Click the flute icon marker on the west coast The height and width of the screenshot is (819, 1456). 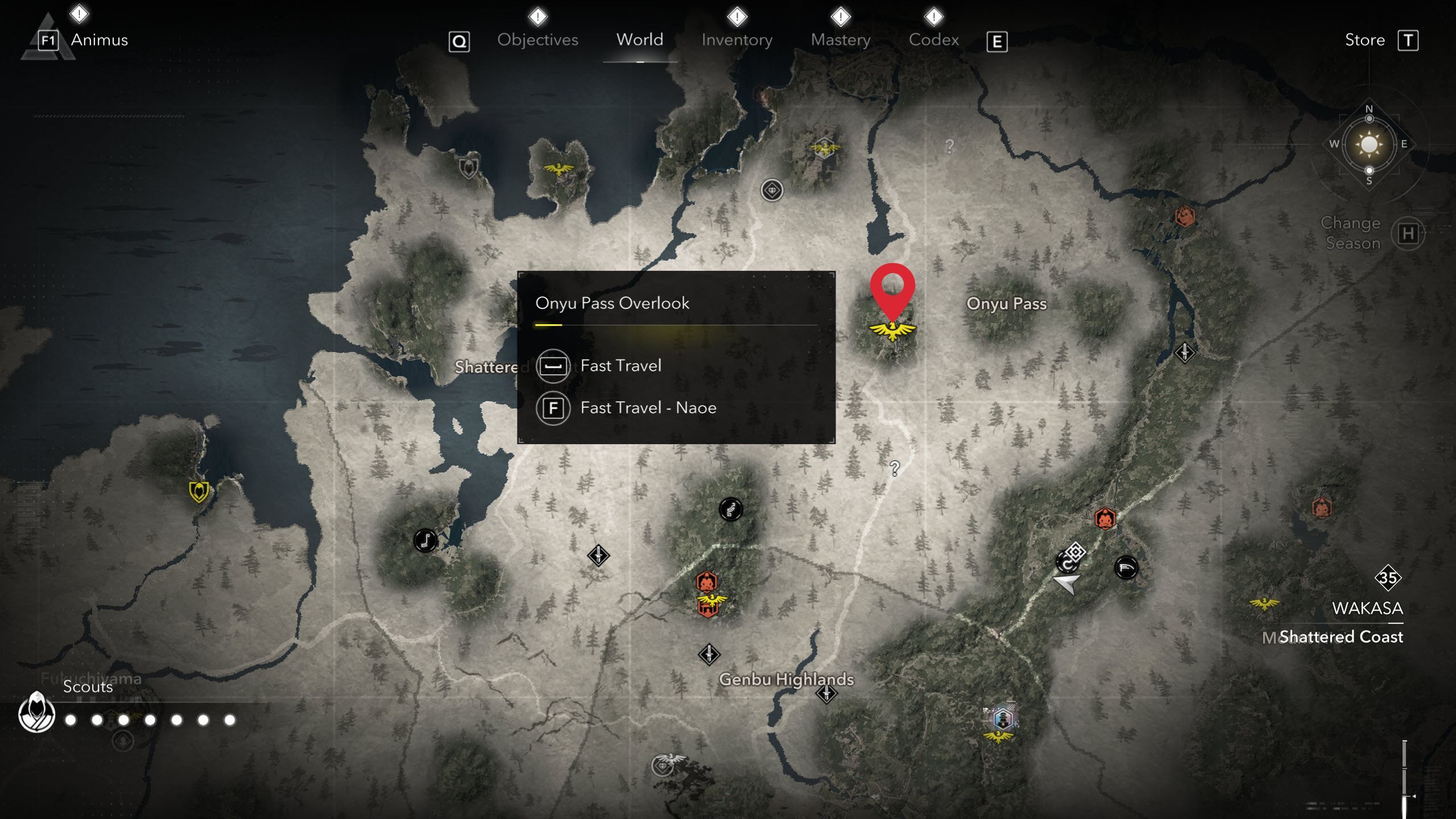pyautogui.click(x=425, y=540)
